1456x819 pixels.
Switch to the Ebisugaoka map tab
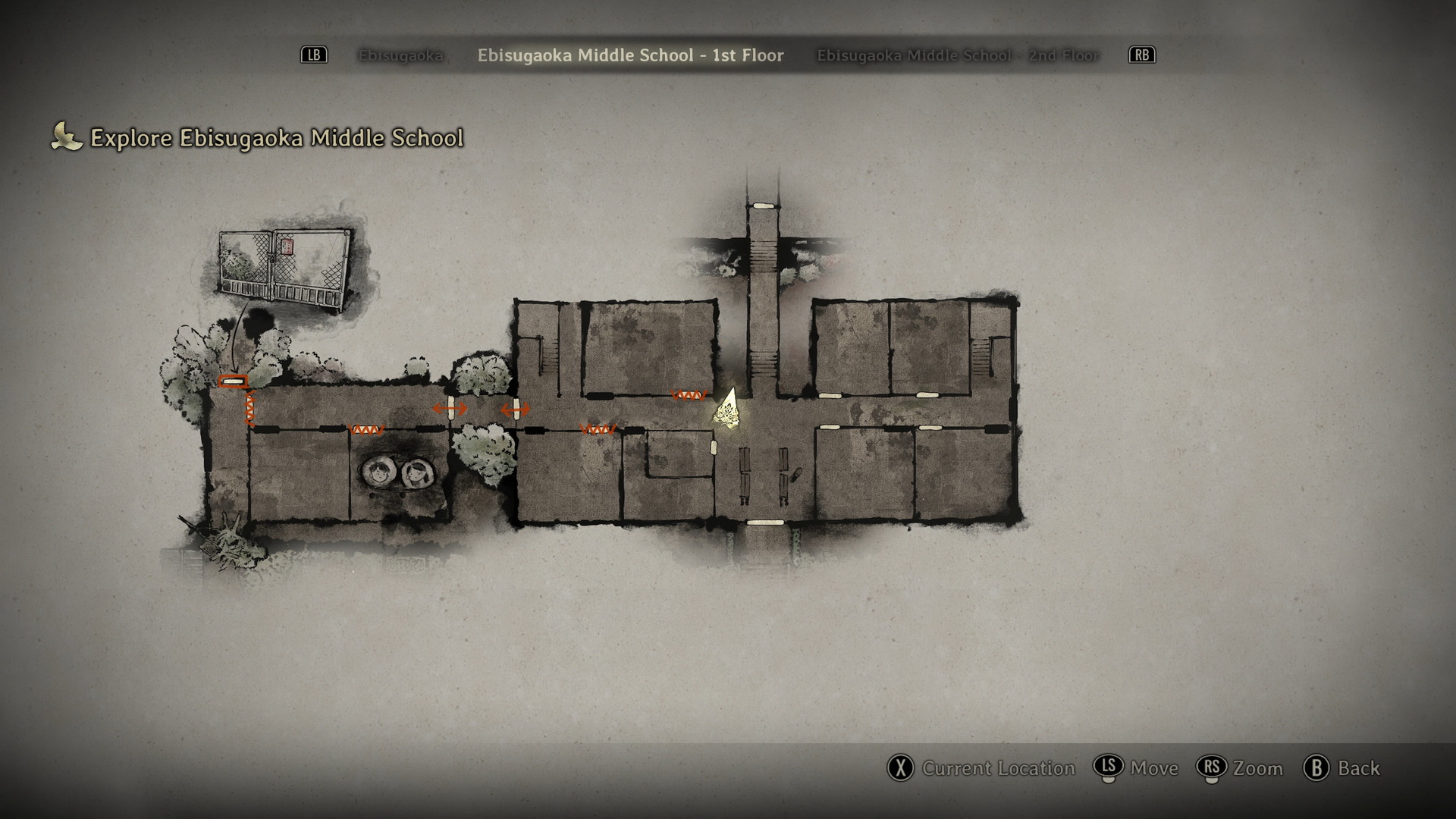pos(400,55)
